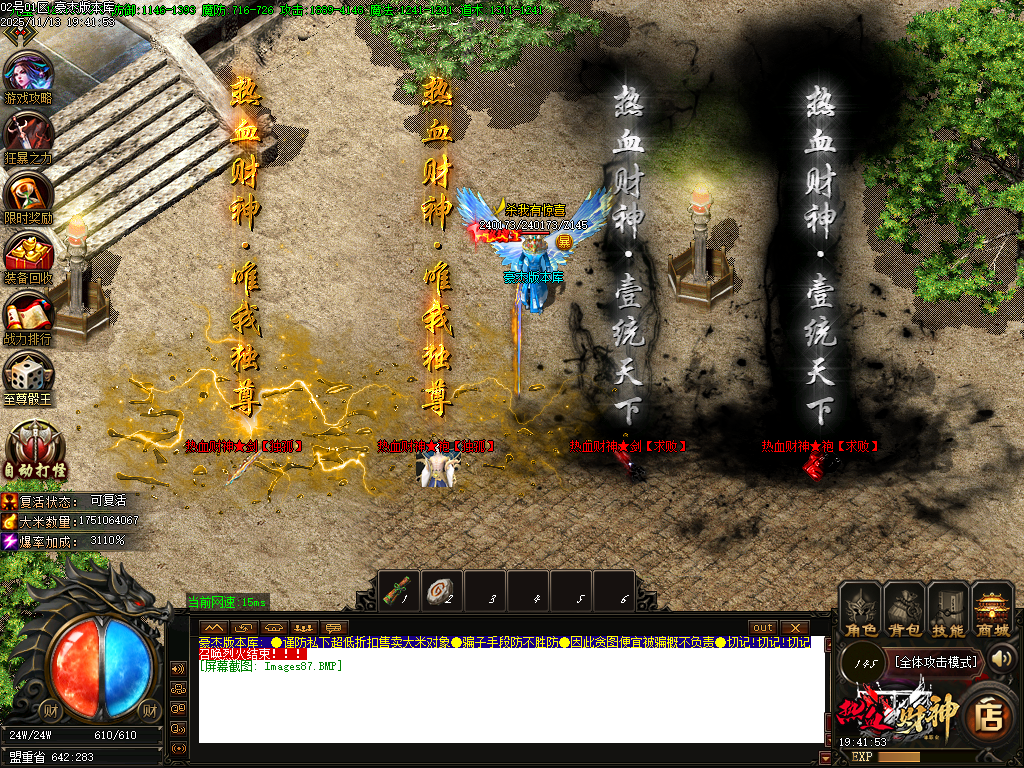1024x768 pixels.
Task: Toggle the 自动打怪 auto-fight button
Action: pyautogui.click(x=35, y=448)
